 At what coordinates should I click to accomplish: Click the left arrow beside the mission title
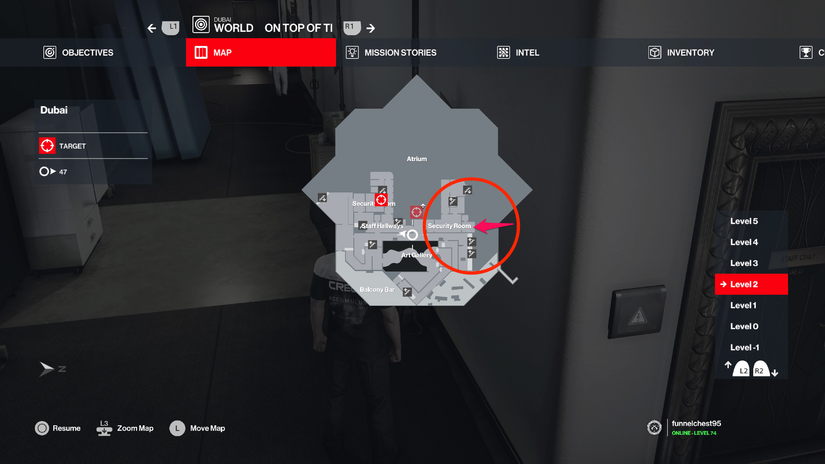click(152, 28)
